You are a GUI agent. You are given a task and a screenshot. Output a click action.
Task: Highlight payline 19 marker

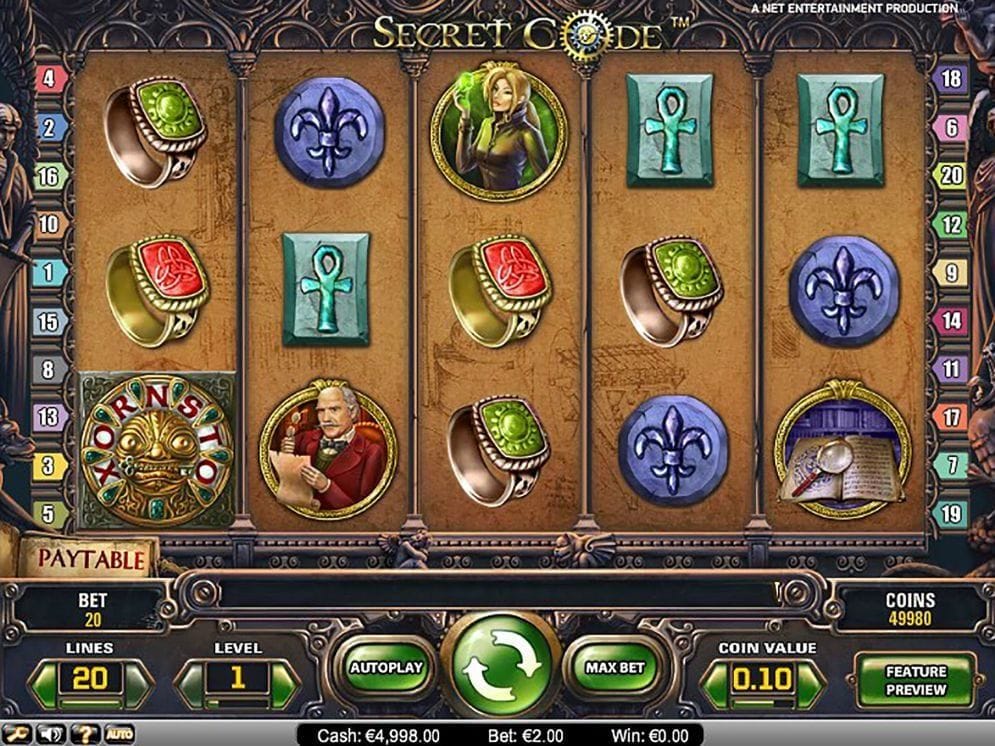tap(951, 515)
